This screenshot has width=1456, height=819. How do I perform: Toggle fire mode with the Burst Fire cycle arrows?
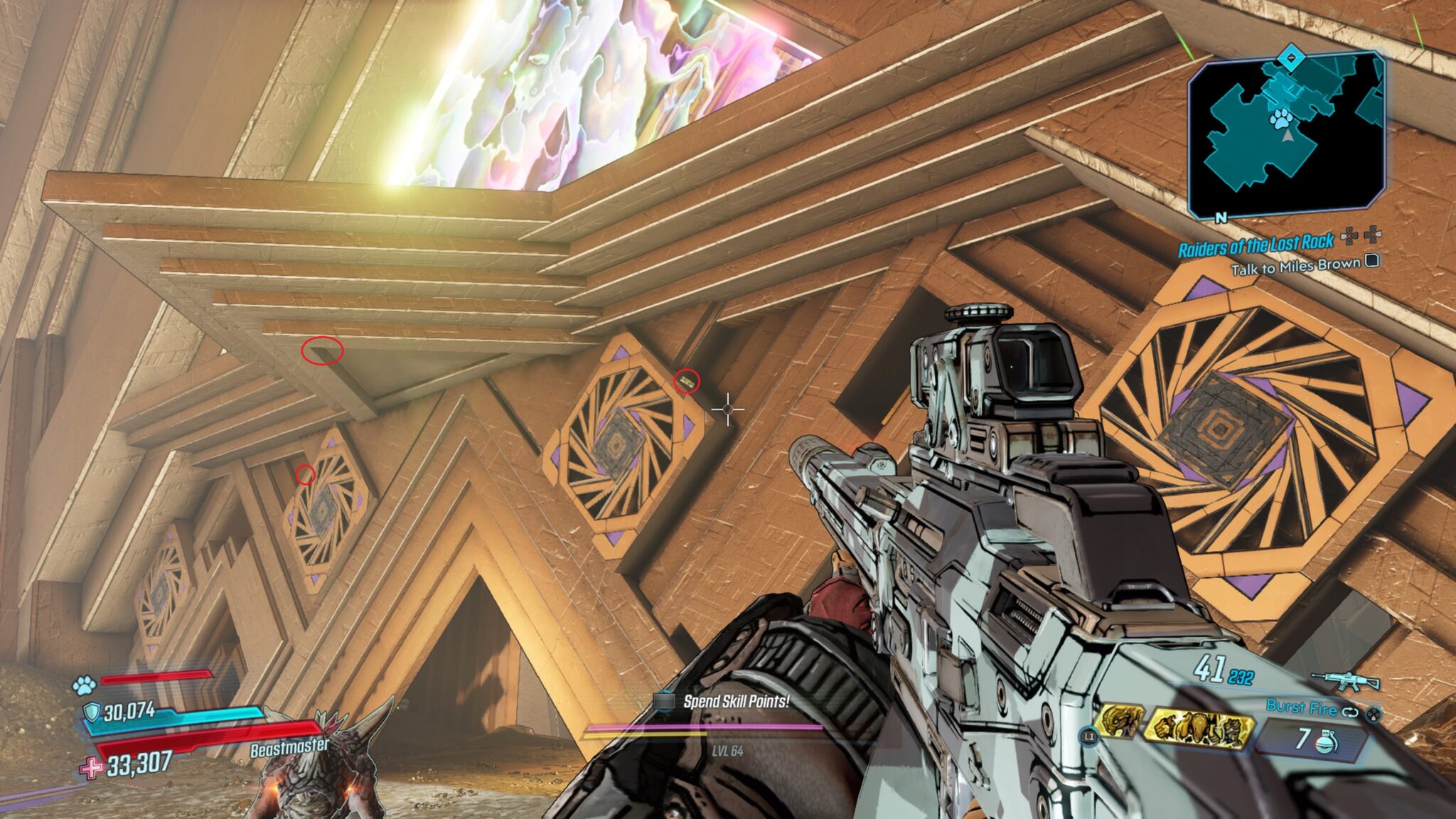1351,712
